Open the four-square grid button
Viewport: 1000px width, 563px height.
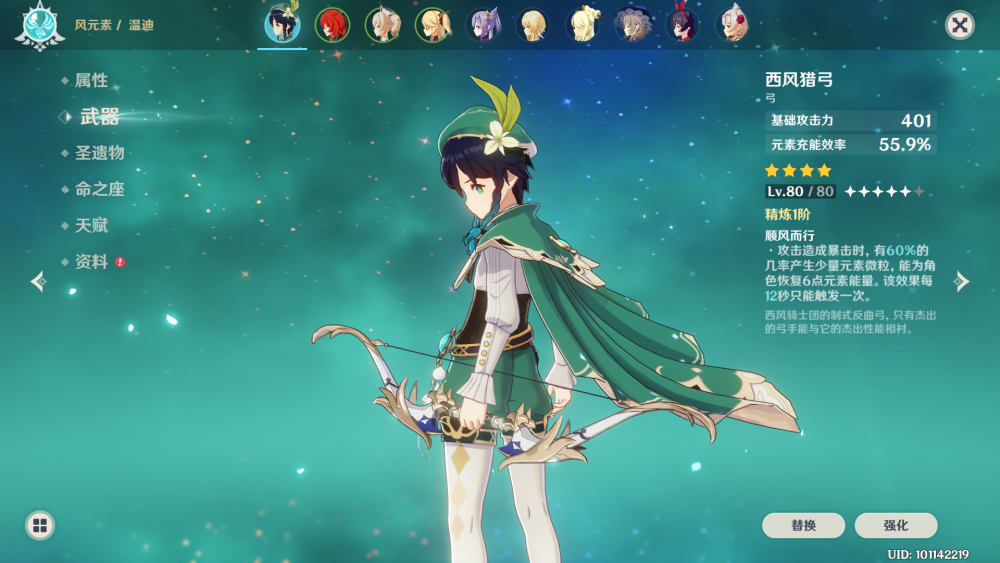(40, 525)
